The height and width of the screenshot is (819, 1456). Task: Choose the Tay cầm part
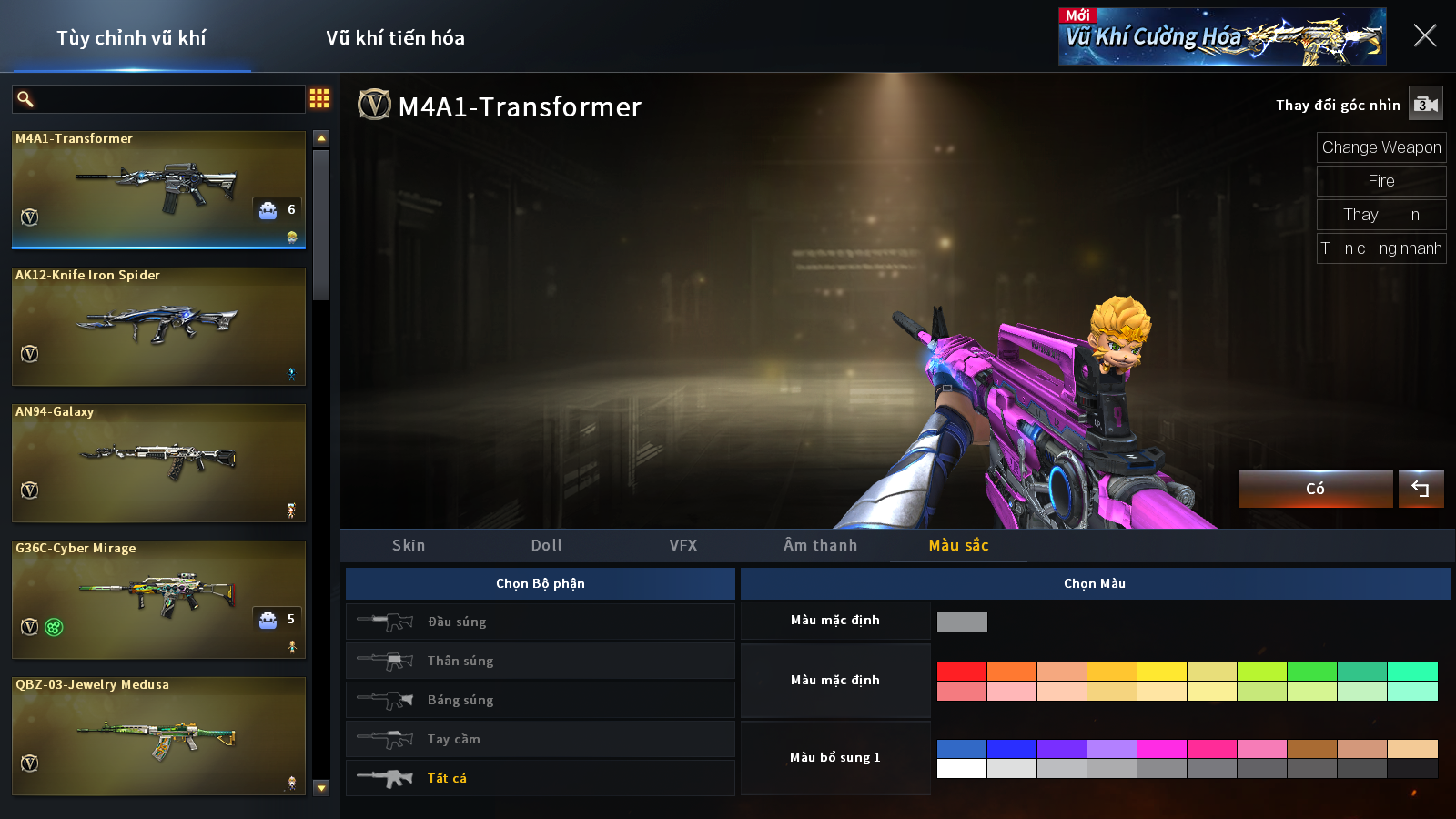[x=540, y=739]
